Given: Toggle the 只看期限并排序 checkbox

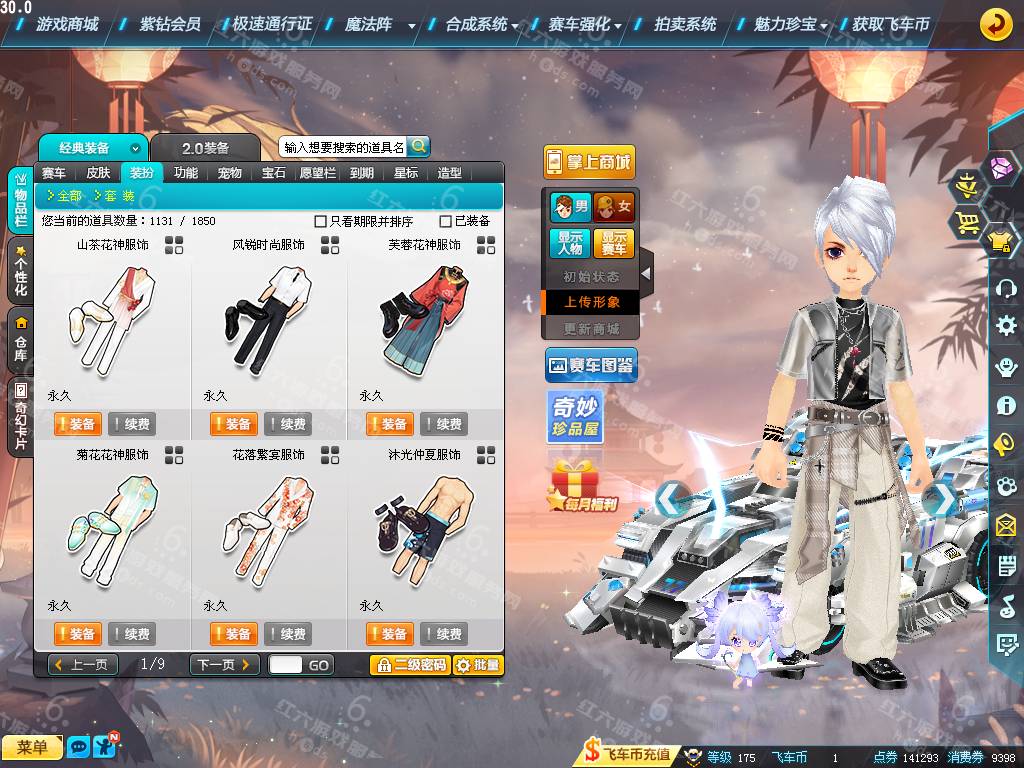Looking at the screenshot, I should tap(321, 221).
